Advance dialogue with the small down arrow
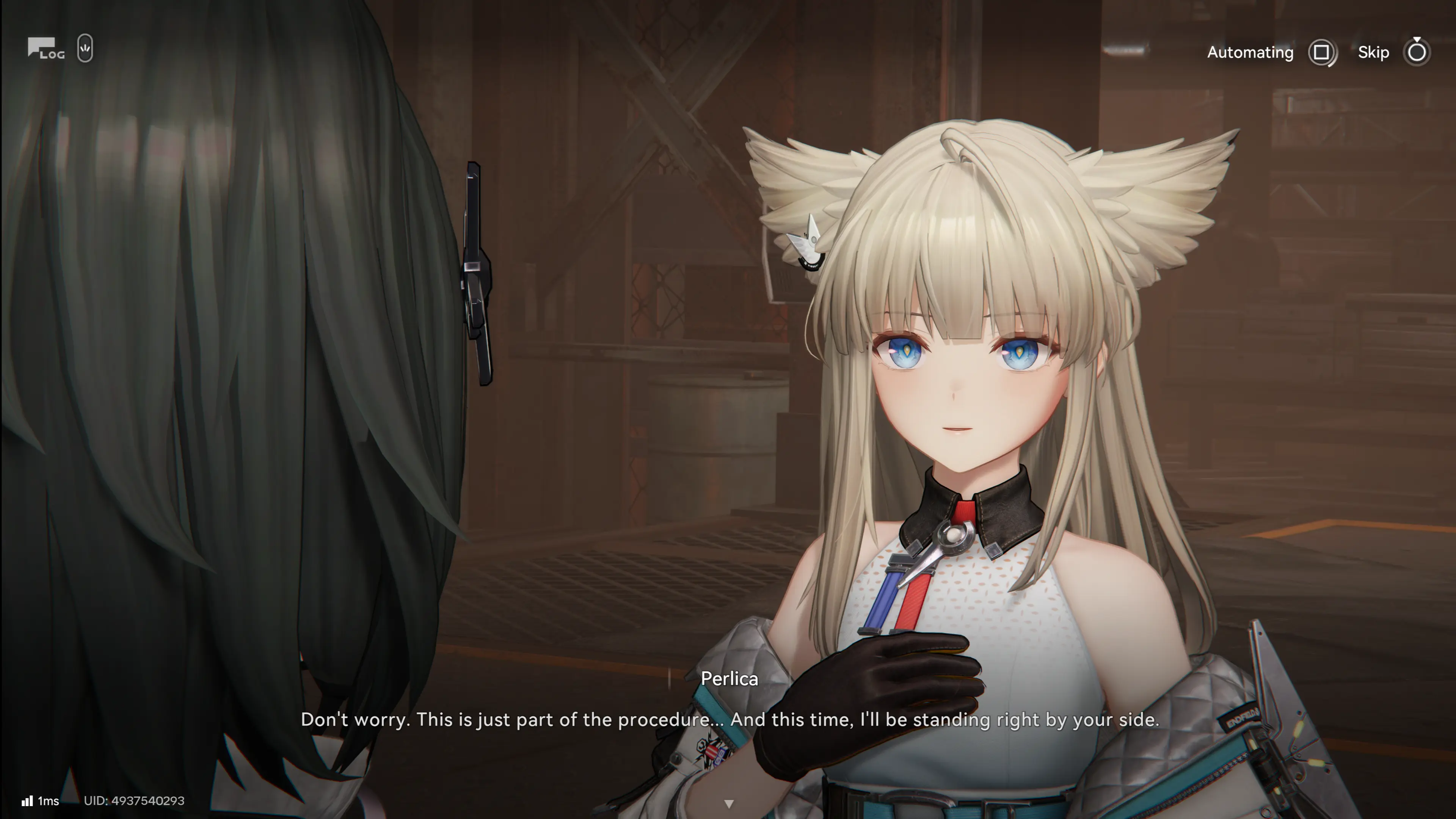This screenshot has height=819, width=1456. 728,803
